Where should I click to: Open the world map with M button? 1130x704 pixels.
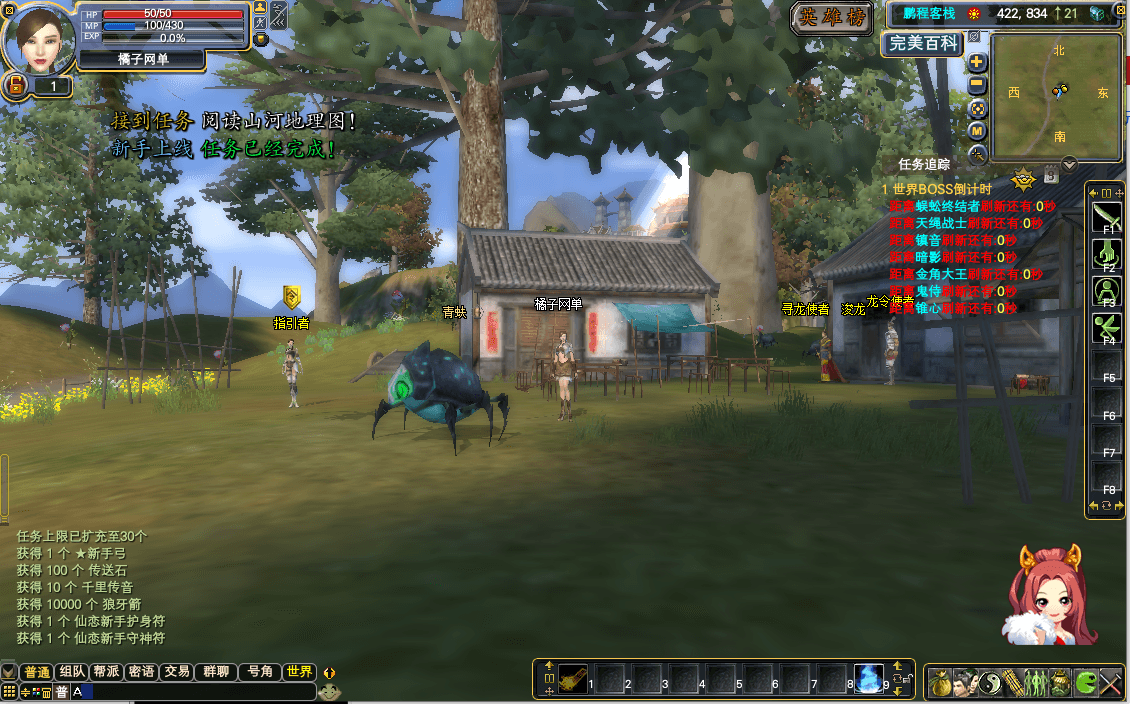tap(978, 131)
